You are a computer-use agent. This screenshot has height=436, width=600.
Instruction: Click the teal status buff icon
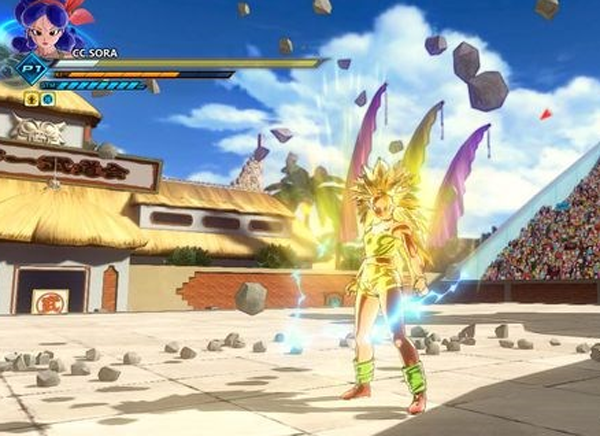tap(47, 99)
